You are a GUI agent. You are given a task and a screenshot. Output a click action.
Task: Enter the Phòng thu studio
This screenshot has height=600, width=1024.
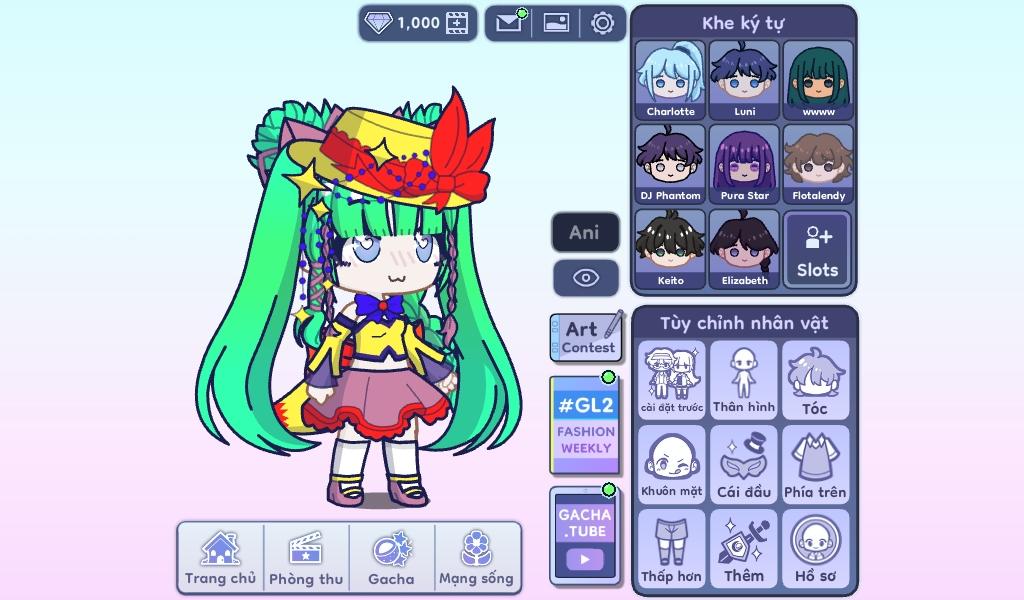[306, 558]
